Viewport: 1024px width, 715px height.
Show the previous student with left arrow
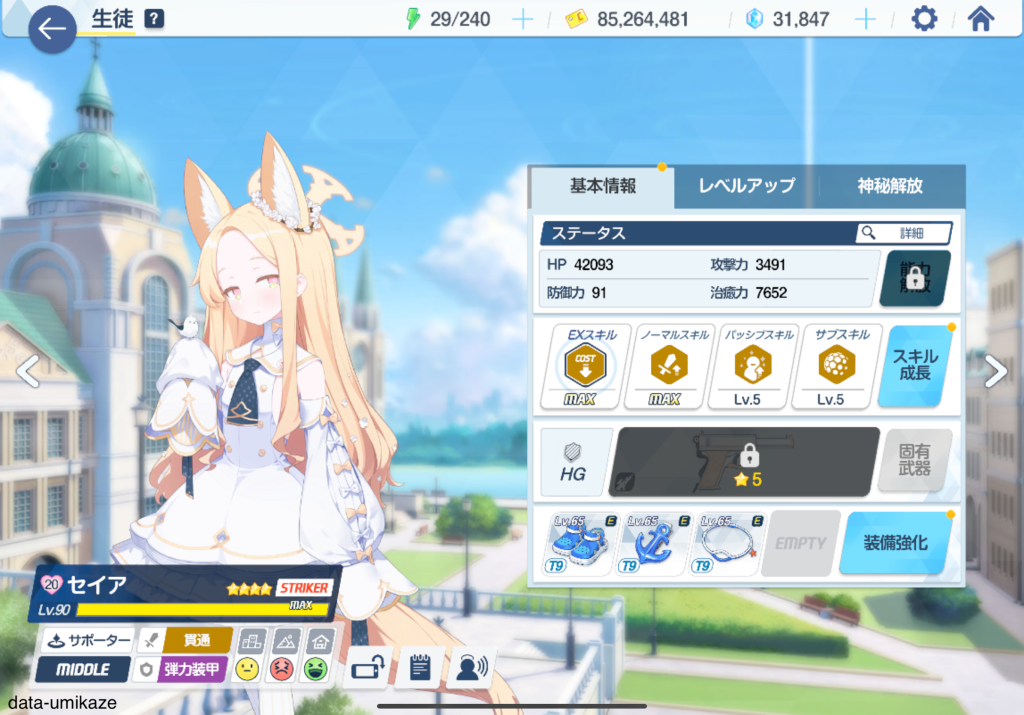point(28,371)
